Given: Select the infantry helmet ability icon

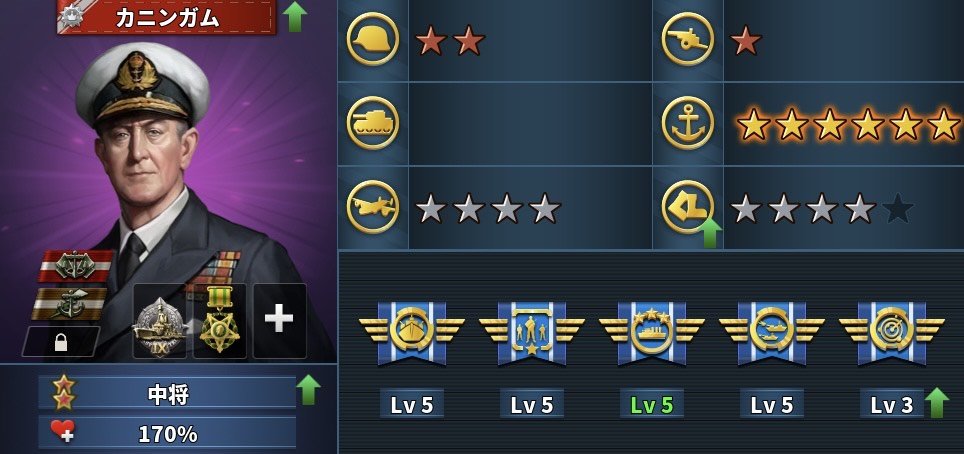Looking at the screenshot, I should click(x=372, y=40).
